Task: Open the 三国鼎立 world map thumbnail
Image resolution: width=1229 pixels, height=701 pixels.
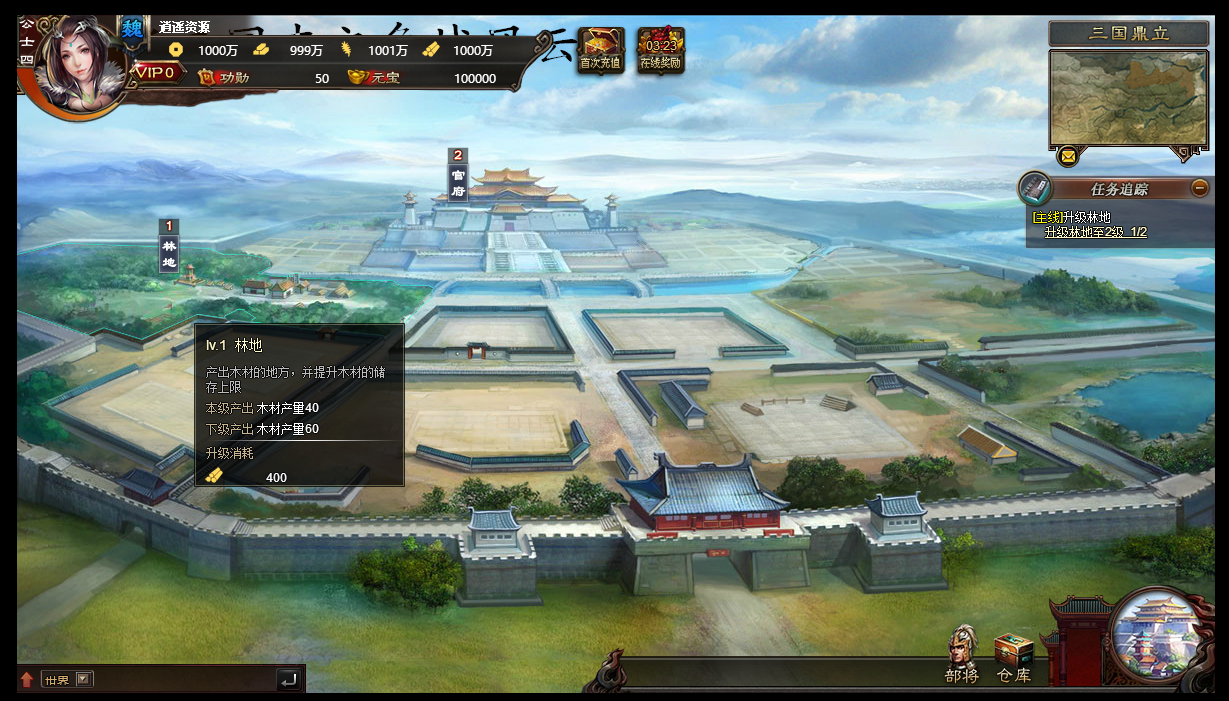Action: pyautogui.click(x=1127, y=98)
